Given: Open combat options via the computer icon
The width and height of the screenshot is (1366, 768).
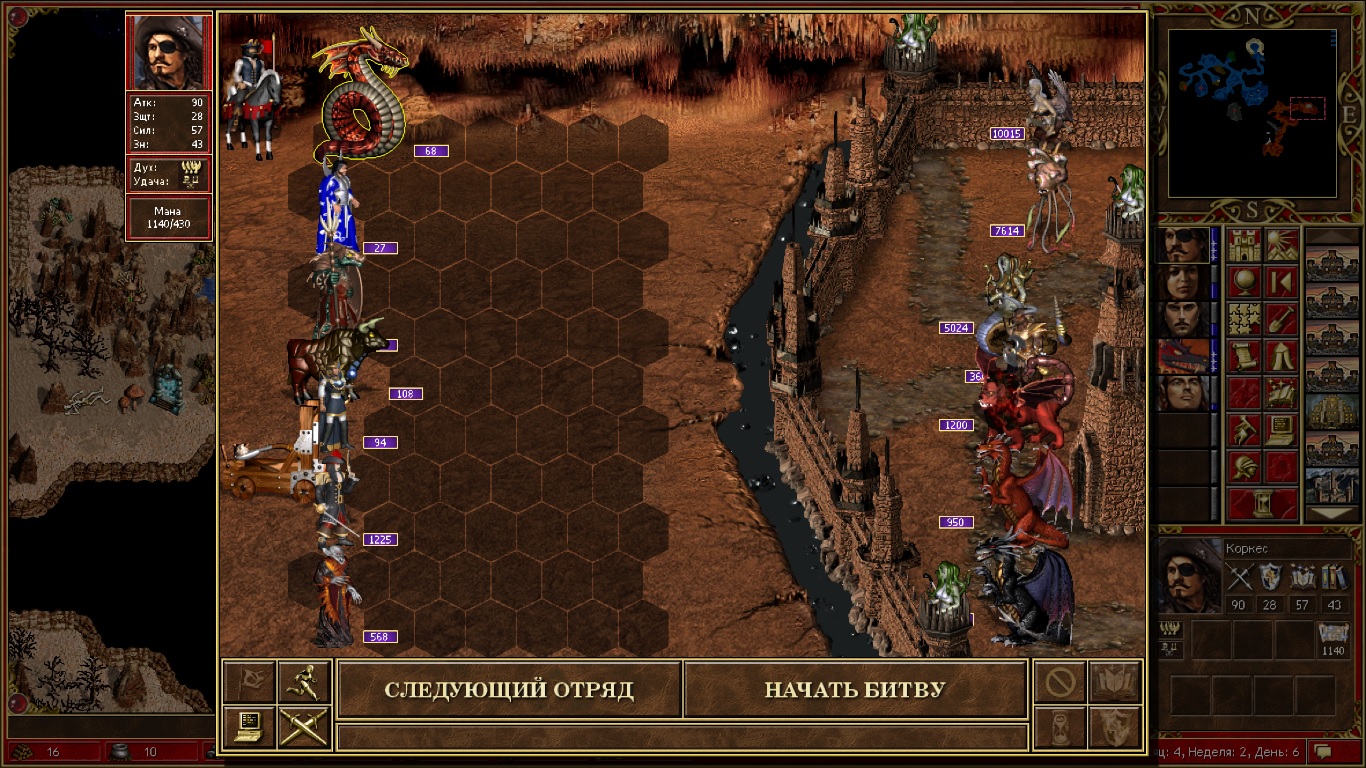Looking at the screenshot, I should coord(248,726).
